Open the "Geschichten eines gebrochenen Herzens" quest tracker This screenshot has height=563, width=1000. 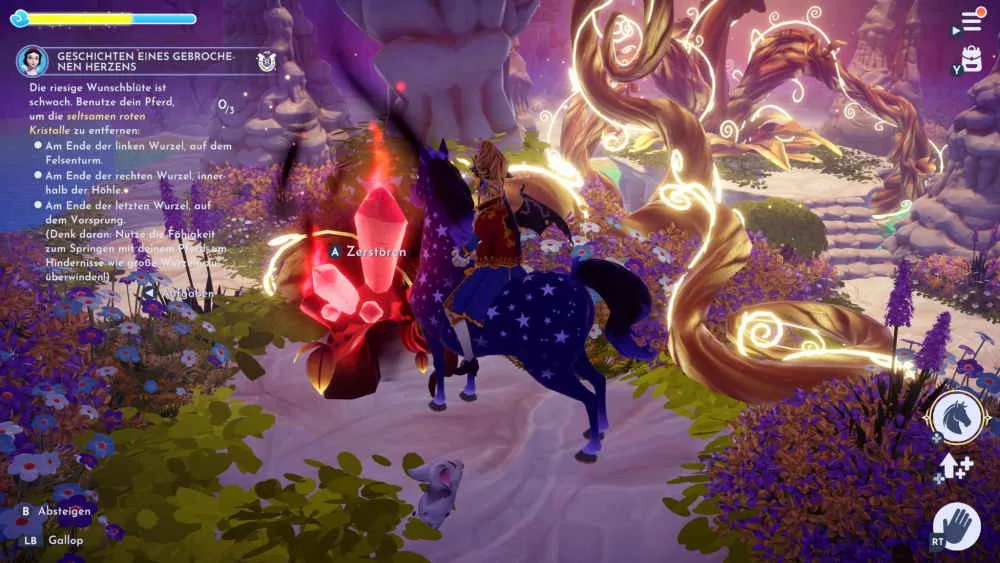click(x=146, y=60)
